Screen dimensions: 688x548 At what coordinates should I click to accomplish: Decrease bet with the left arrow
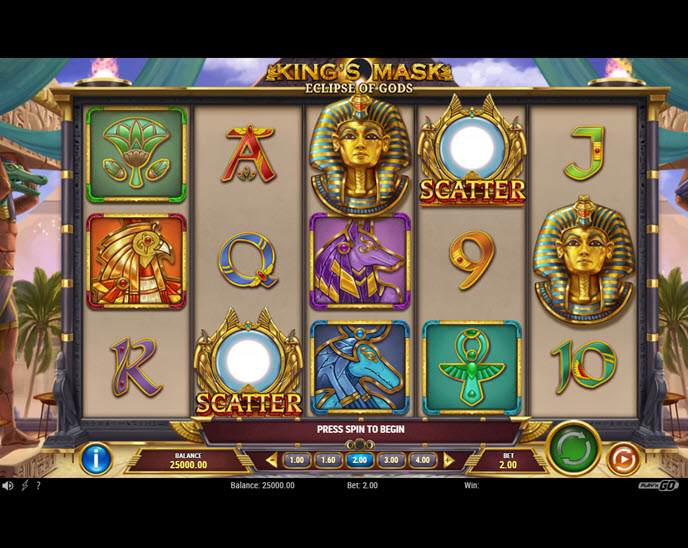272,461
